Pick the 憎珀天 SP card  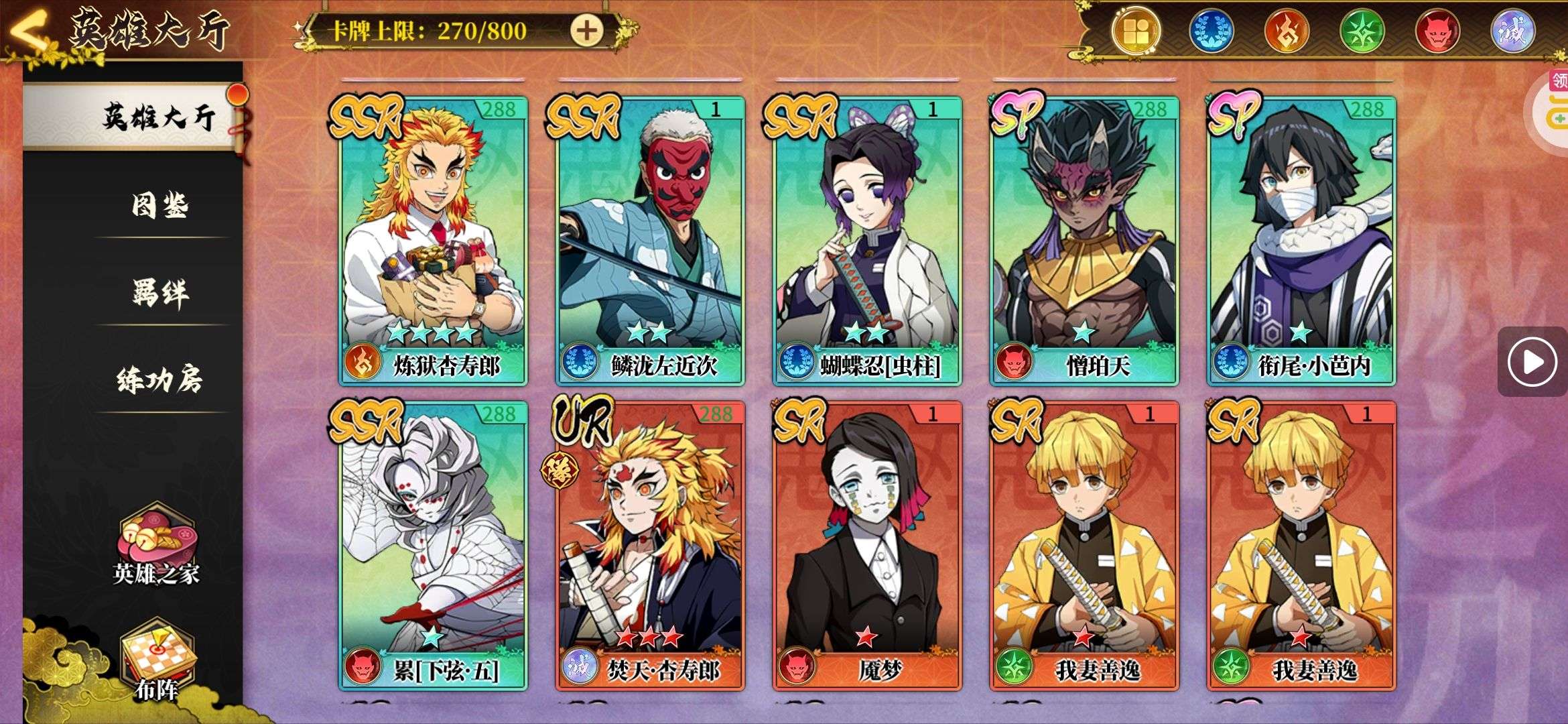pyautogui.click(x=1084, y=241)
